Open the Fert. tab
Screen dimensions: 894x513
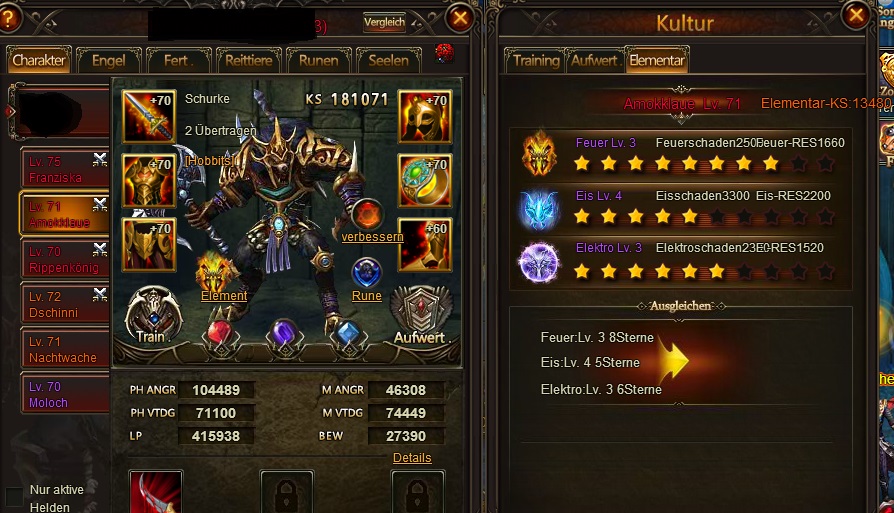178,61
